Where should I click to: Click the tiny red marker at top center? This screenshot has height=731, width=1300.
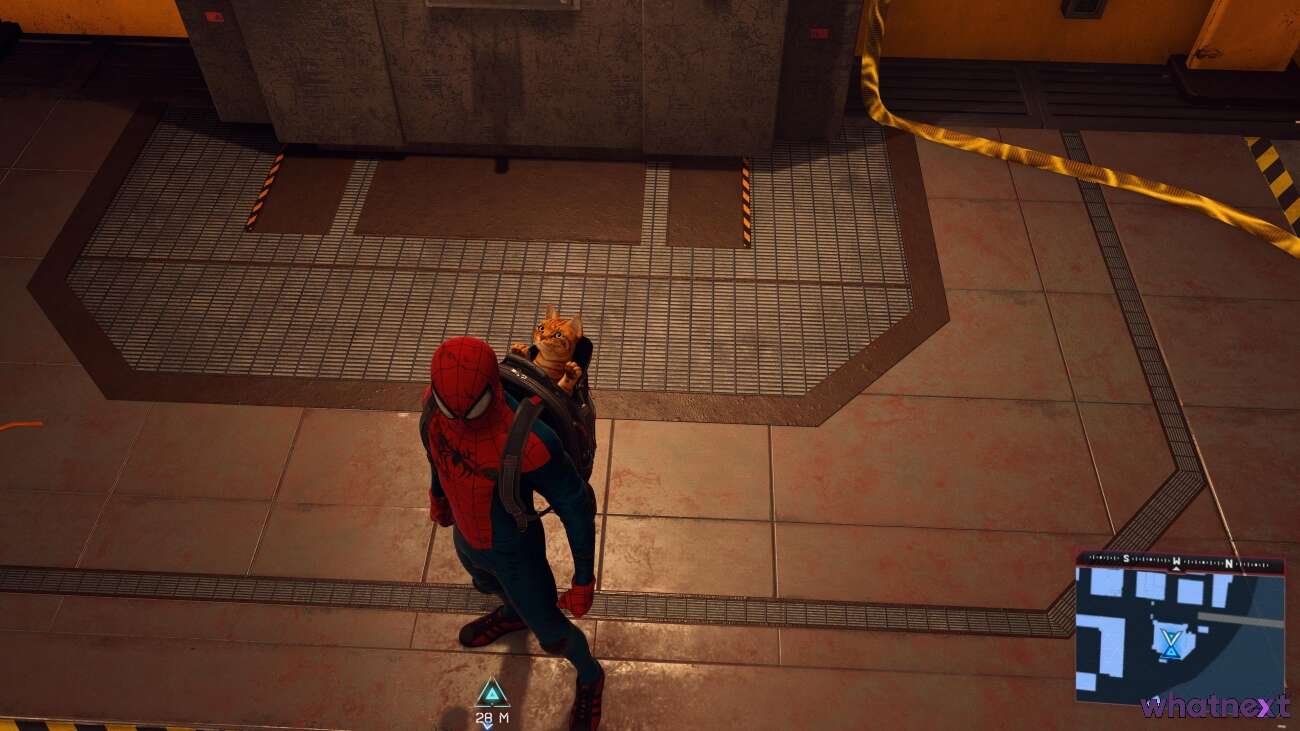(x=818, y=30)
